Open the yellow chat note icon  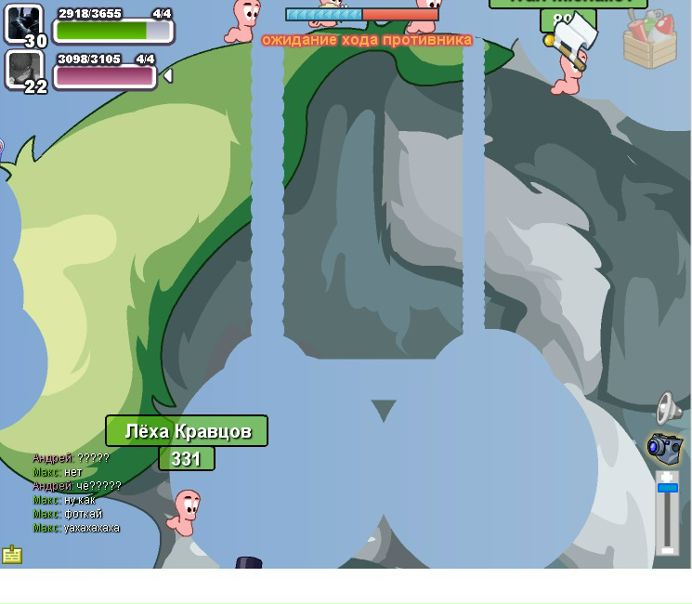(x=12, y=554)
